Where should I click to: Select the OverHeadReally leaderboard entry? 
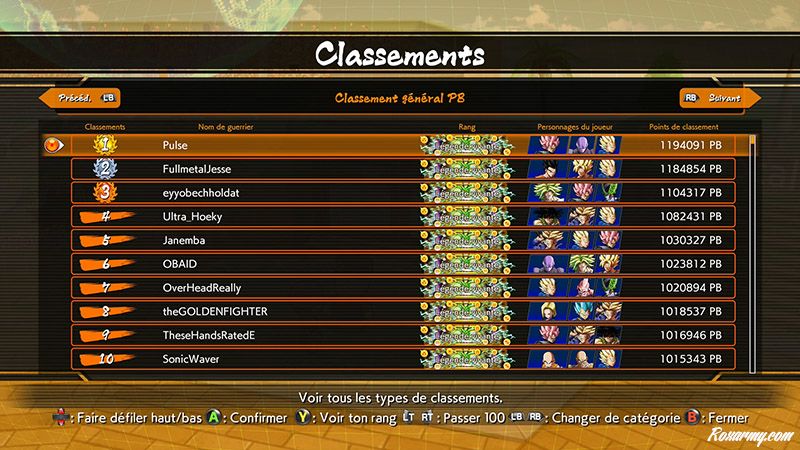(400, 287)
